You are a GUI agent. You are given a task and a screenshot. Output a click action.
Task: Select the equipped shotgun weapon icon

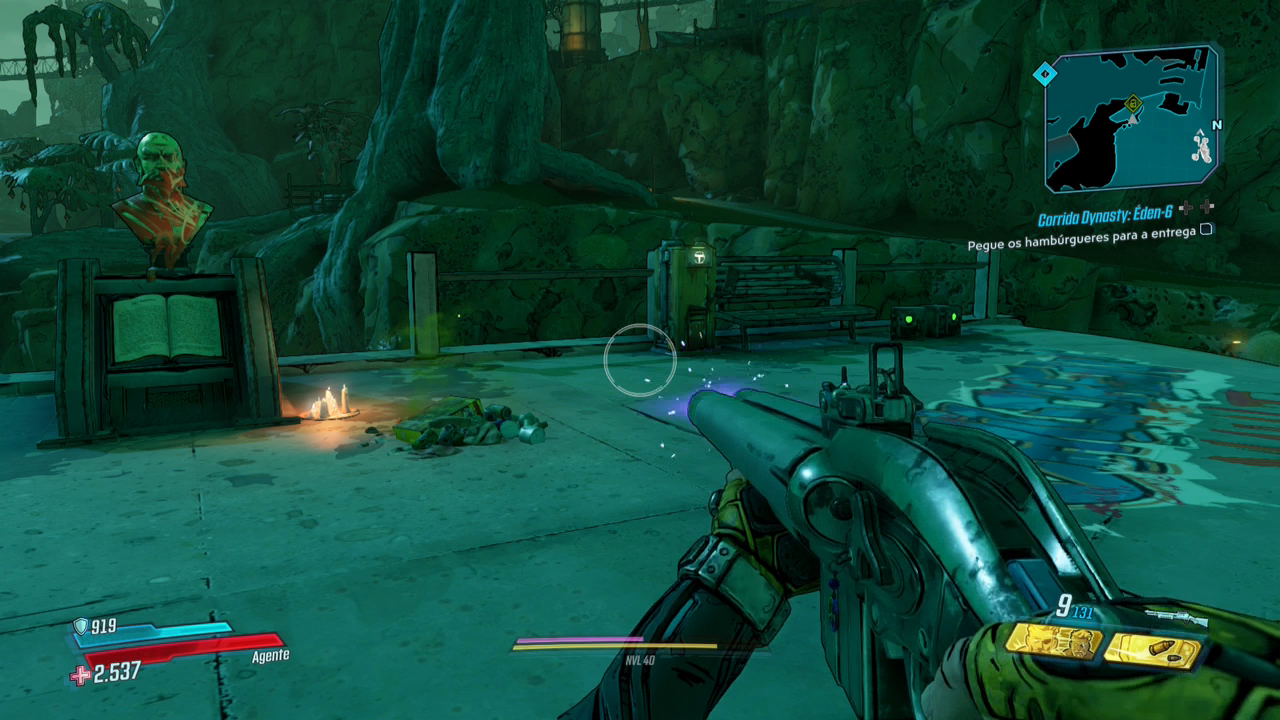1175,619
